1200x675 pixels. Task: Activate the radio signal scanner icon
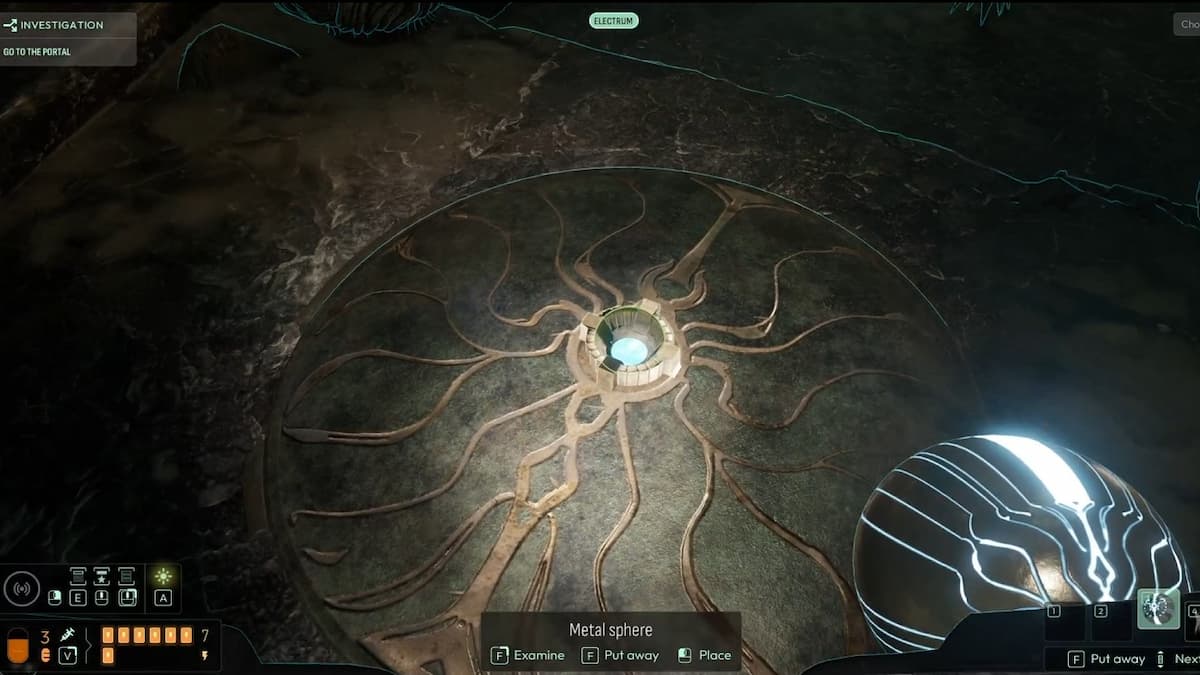tap(22, 587)
